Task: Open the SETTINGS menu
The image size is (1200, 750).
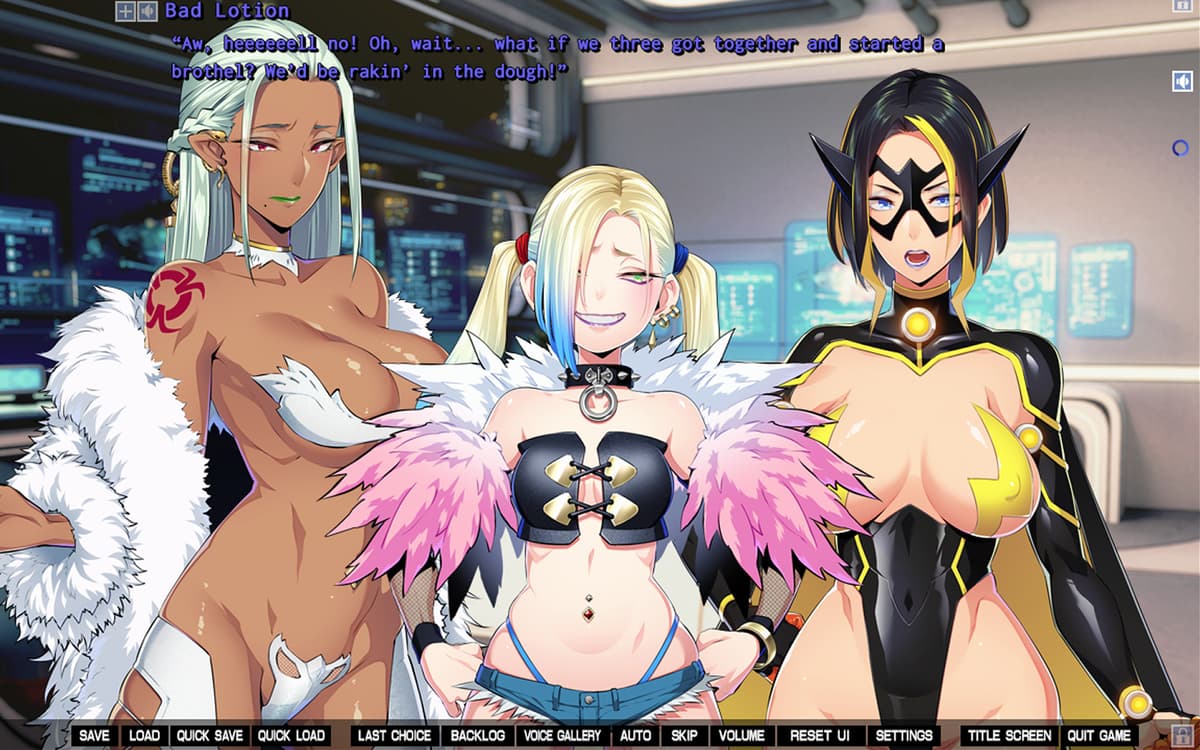Action: pyautogui.click(x=904, y=736)
